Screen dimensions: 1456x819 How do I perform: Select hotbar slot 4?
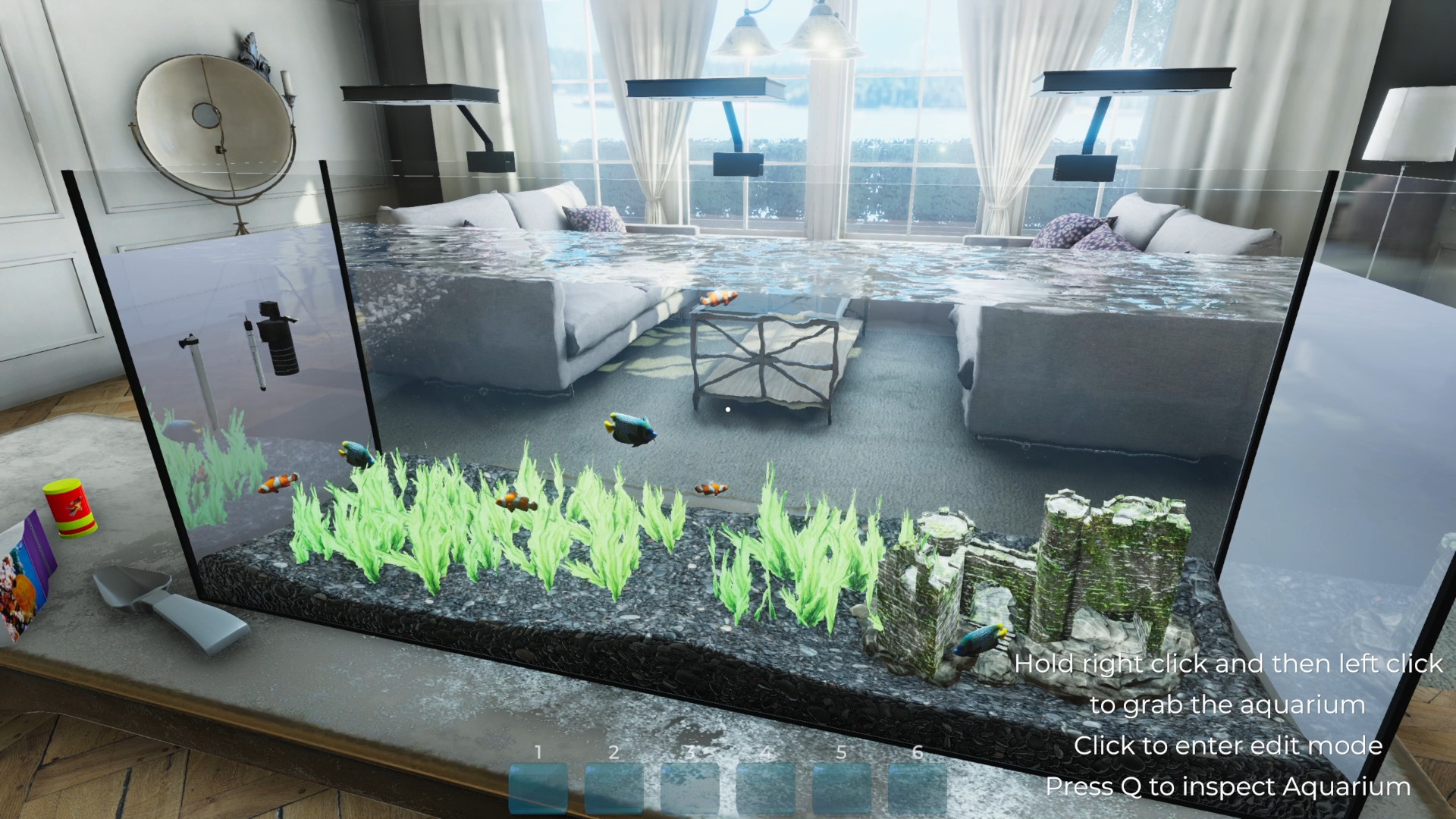coord(767,789)
